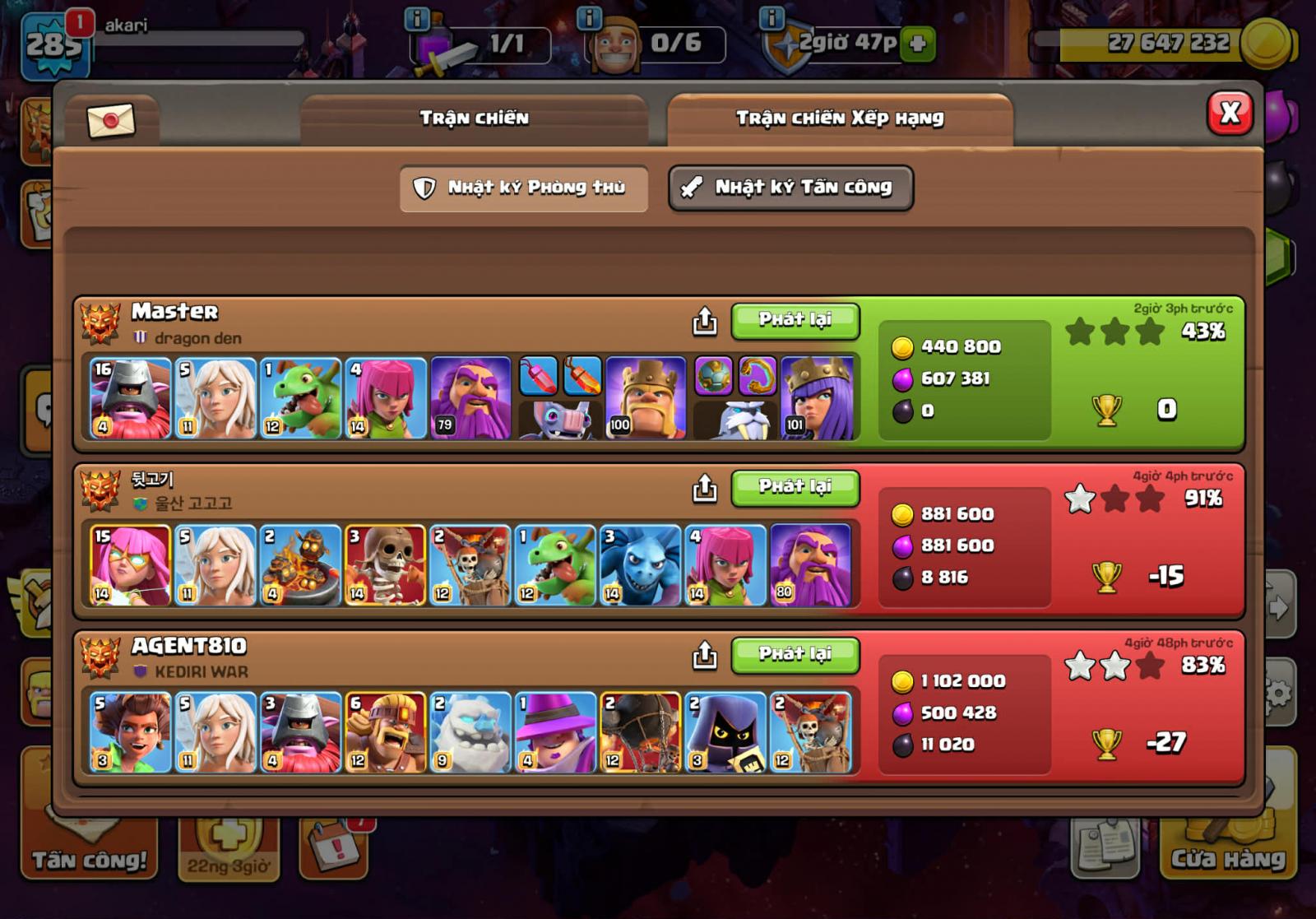
Task: Select the Trận Chiến Xếp Hạng tab
Action: pyautogui.click(x=839, y=118)
